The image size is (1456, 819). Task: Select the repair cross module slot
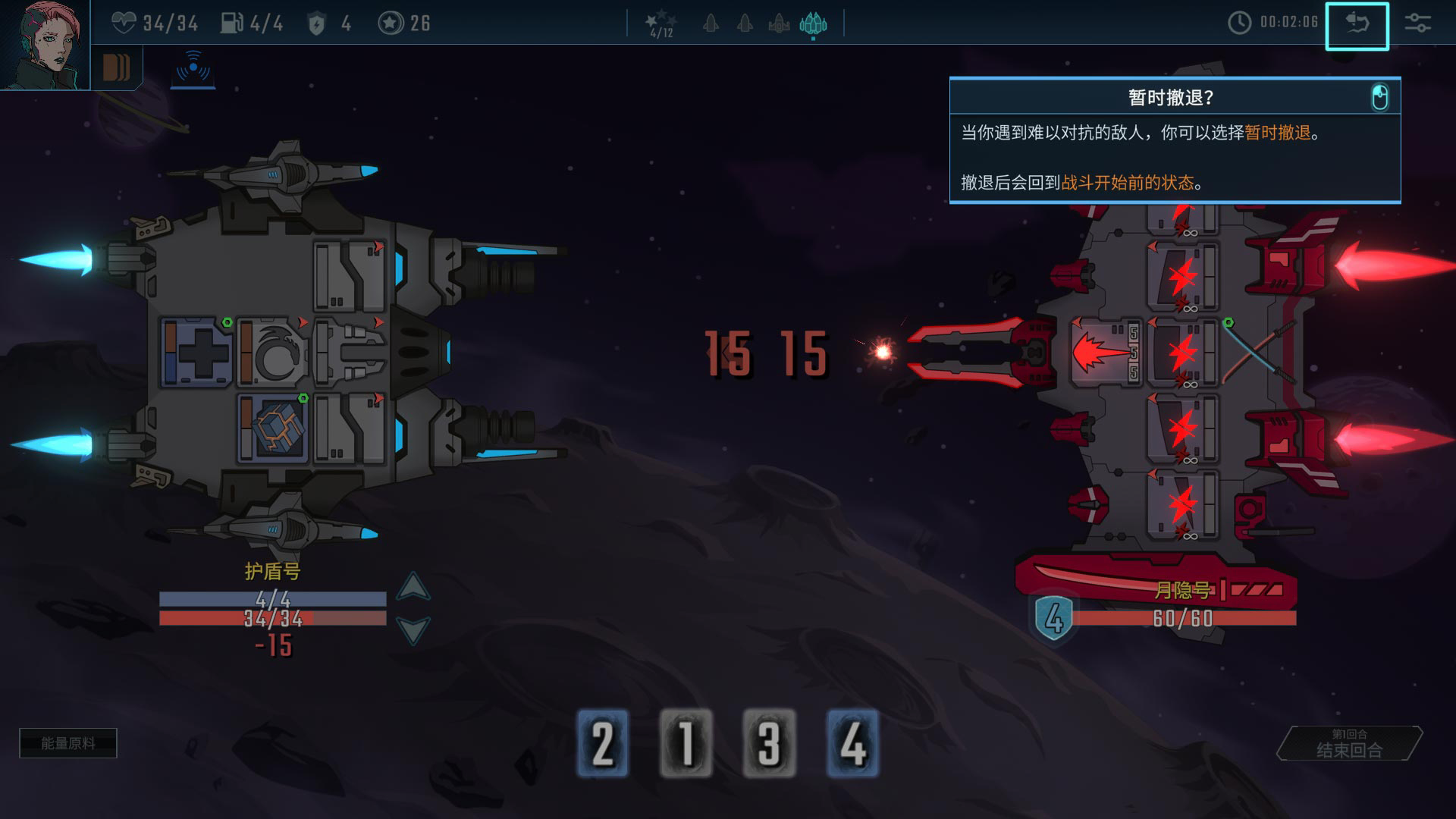[196, 353]
